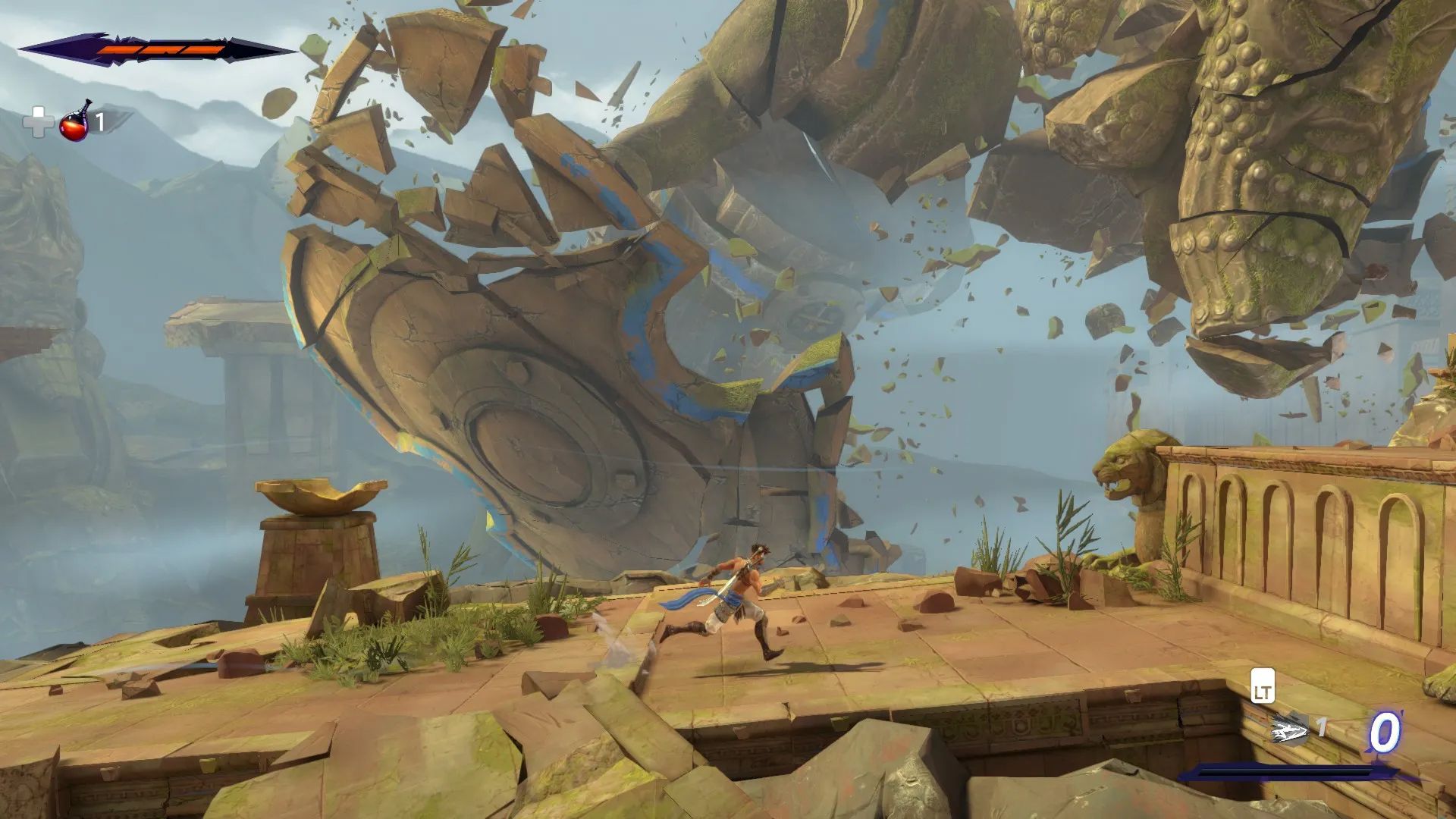Activate the bow arrow ability icon
The image size is (1456, 819).
click(x=1288, y=730)
